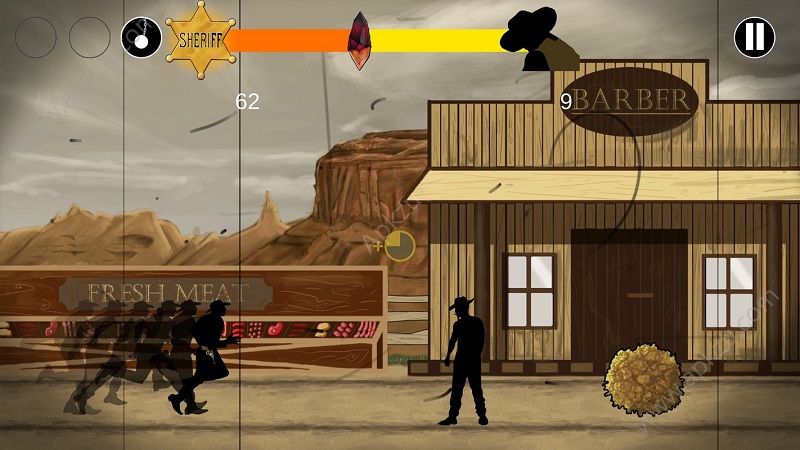
Task: Activate the black bomb power-up icon
Action: [141, 38]
